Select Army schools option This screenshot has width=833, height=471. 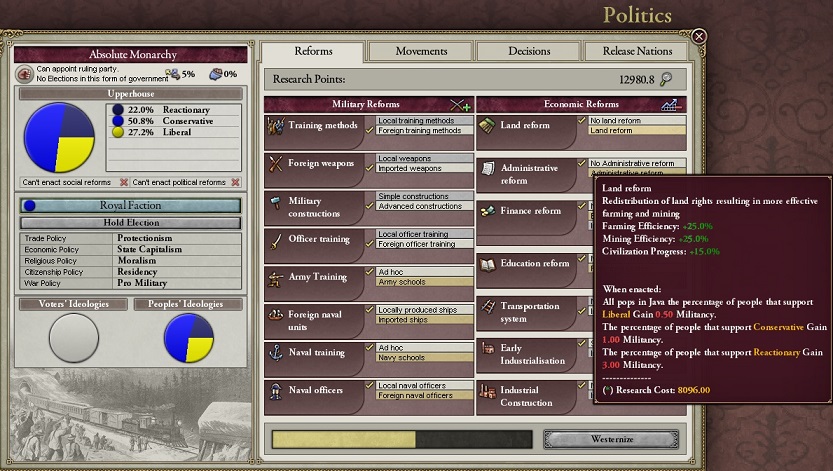coord(424,282)
